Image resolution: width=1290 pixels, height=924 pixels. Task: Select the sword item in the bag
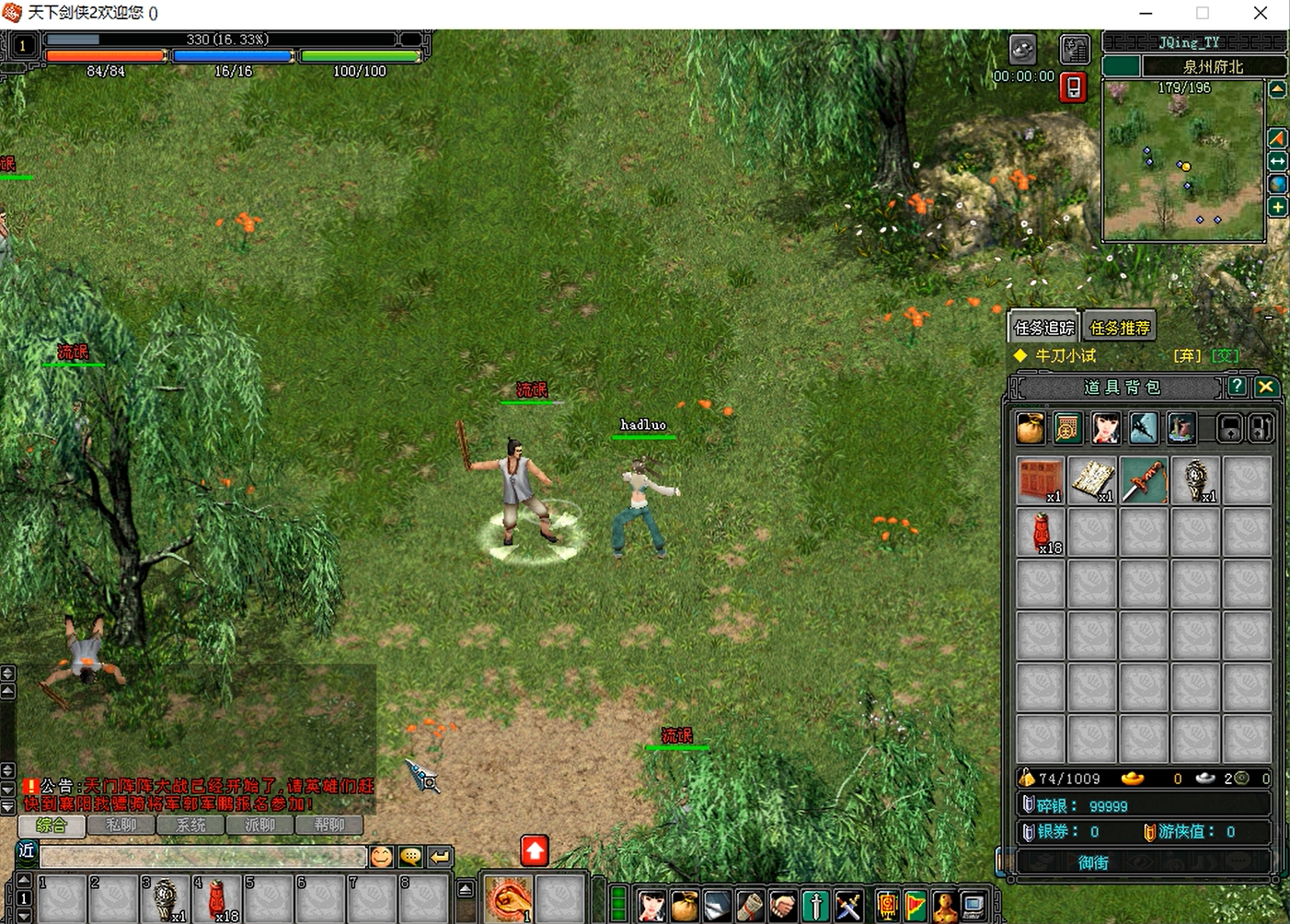[1144, 479]
